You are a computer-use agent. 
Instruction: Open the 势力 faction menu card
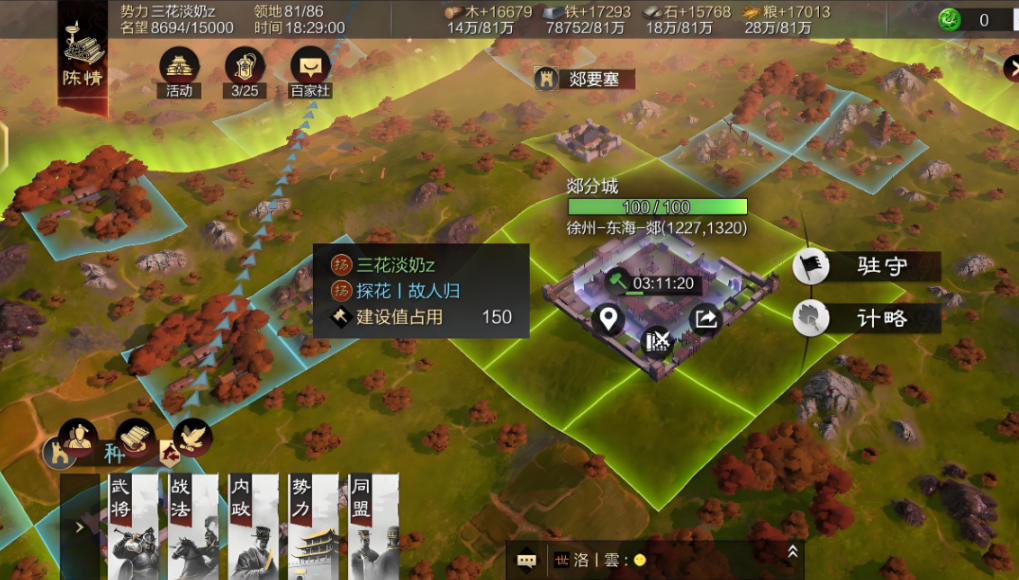tap(313, 526)
